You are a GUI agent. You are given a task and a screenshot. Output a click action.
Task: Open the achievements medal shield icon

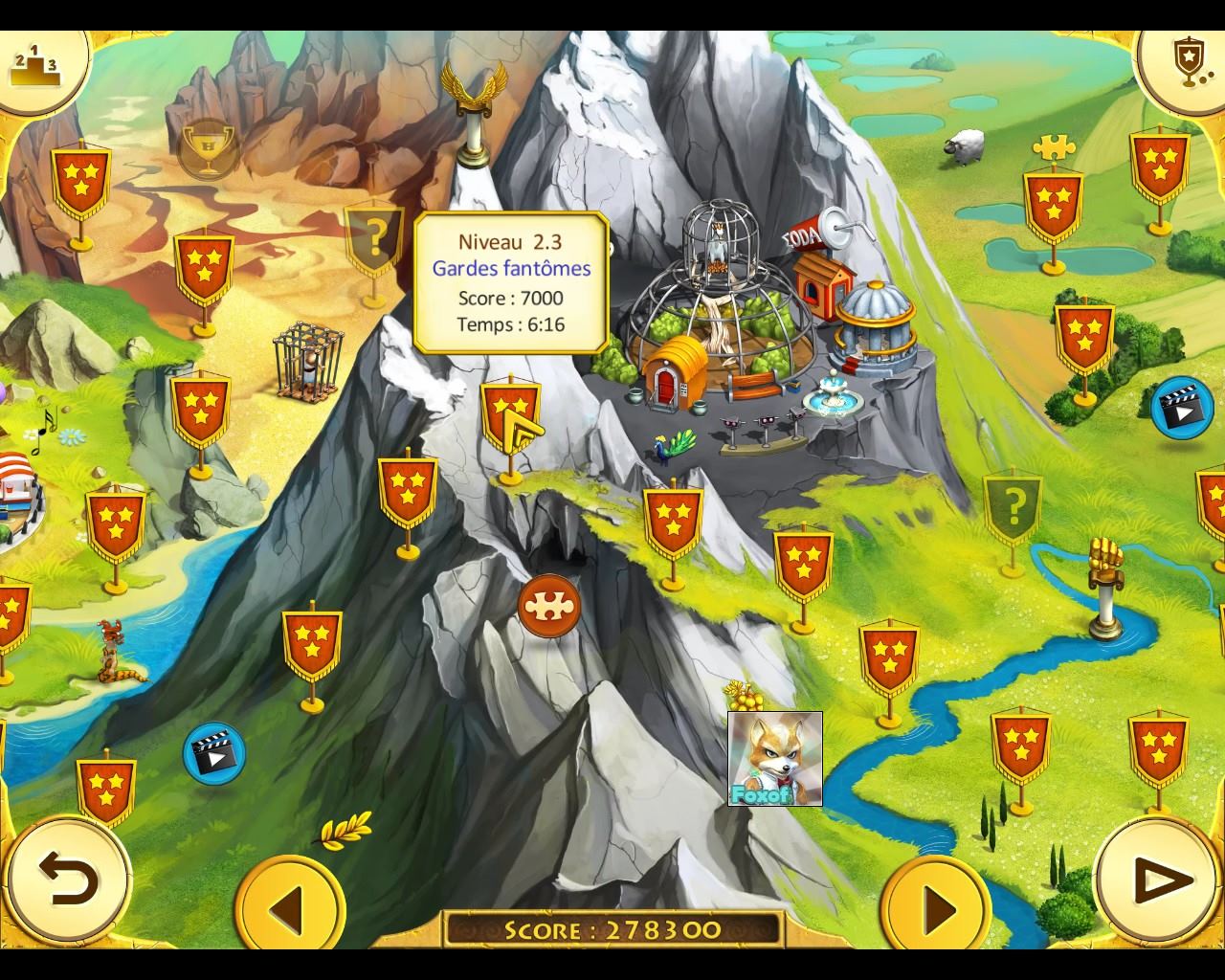[x=1188, y=60]
